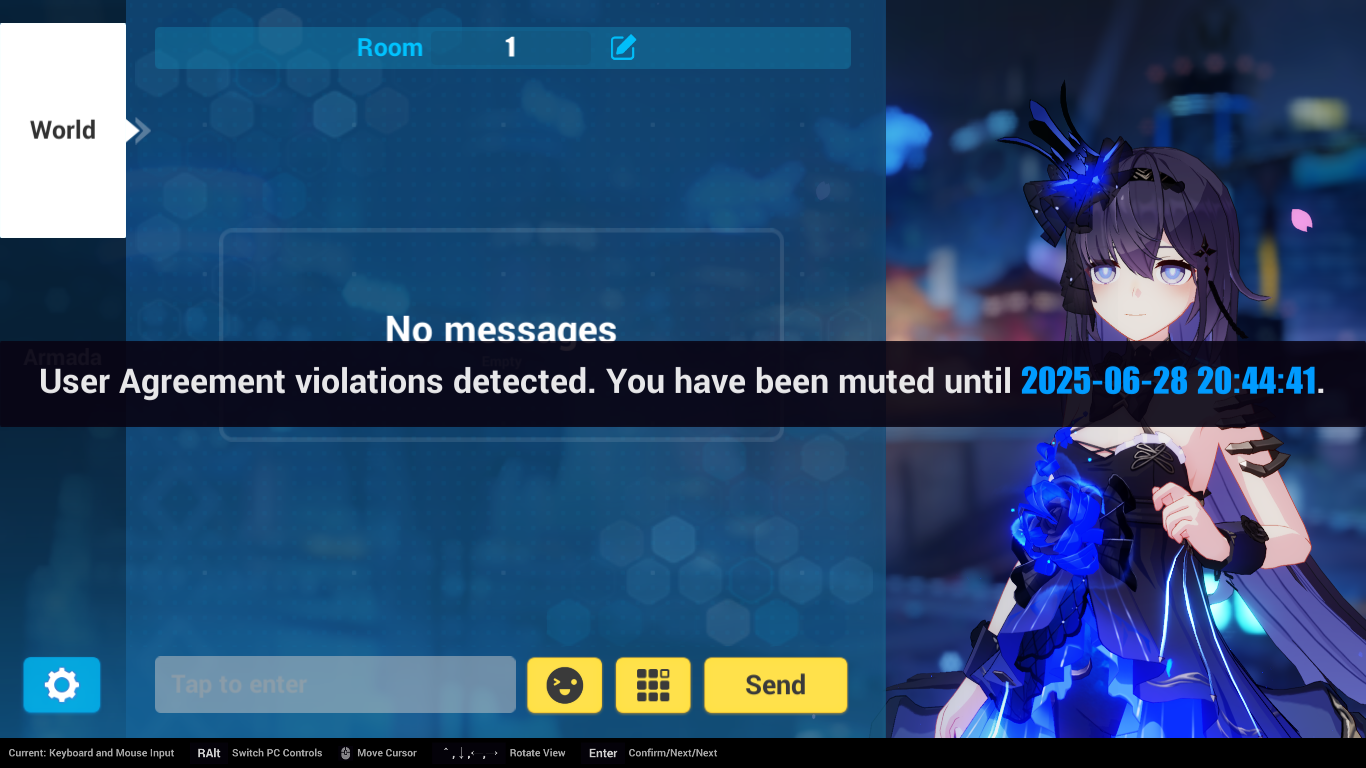1366x768 pixels.
Task: Click the muted-until timestamp text
Action: [1168, 381]
